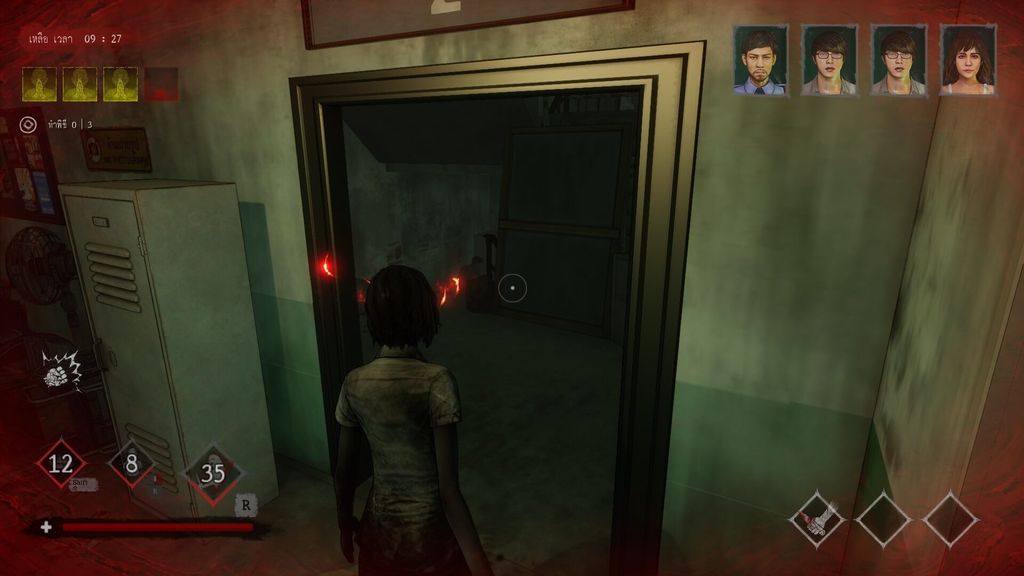The height and width of the screenshot is (576, 1024).
Task: Activate the ability showing cooldown 8
Action: 132,463
